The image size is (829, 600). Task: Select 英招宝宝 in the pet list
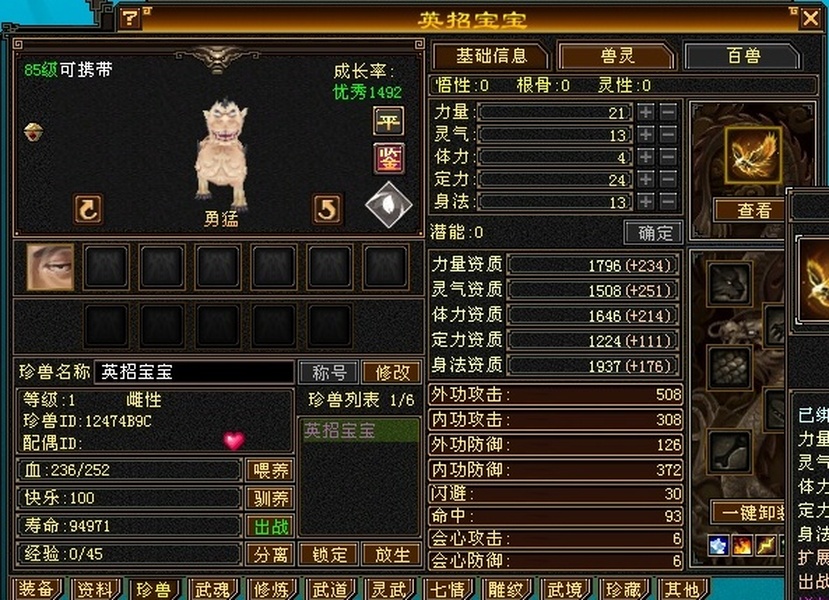tap(359, 431)
